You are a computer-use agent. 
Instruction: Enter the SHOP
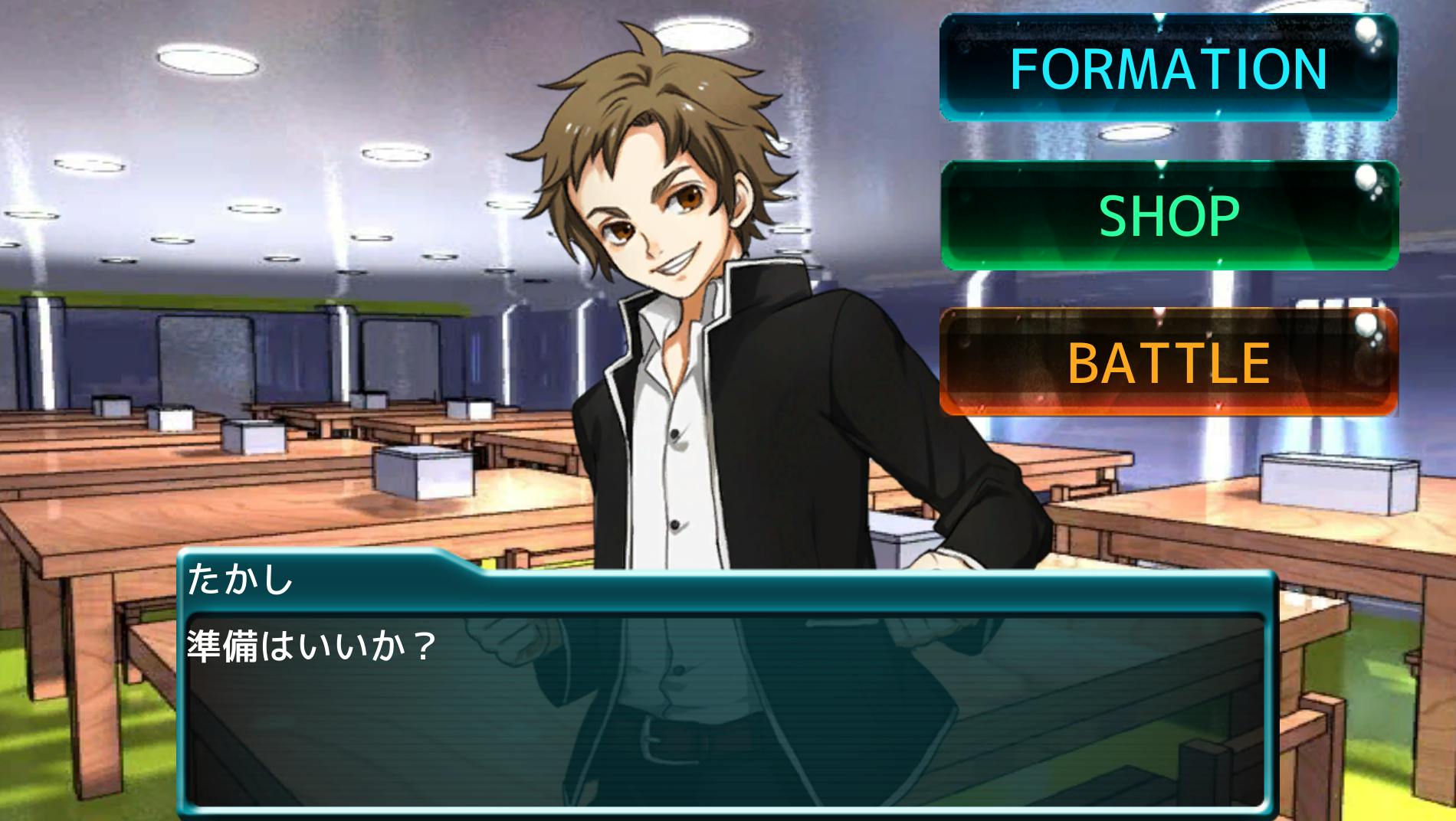coord(1169,215)
